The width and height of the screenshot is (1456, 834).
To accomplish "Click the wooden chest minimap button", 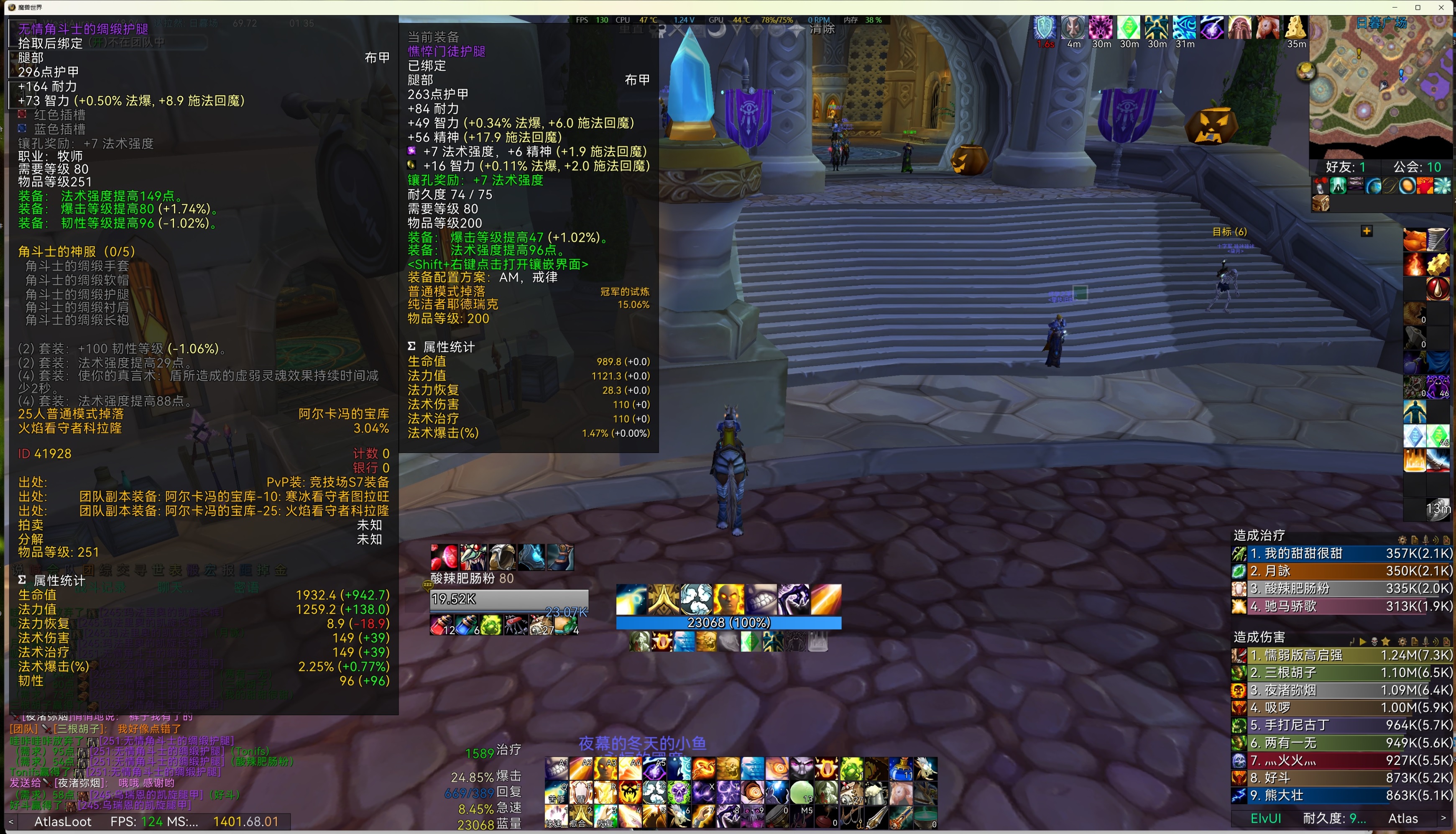I will (1320, 203).
